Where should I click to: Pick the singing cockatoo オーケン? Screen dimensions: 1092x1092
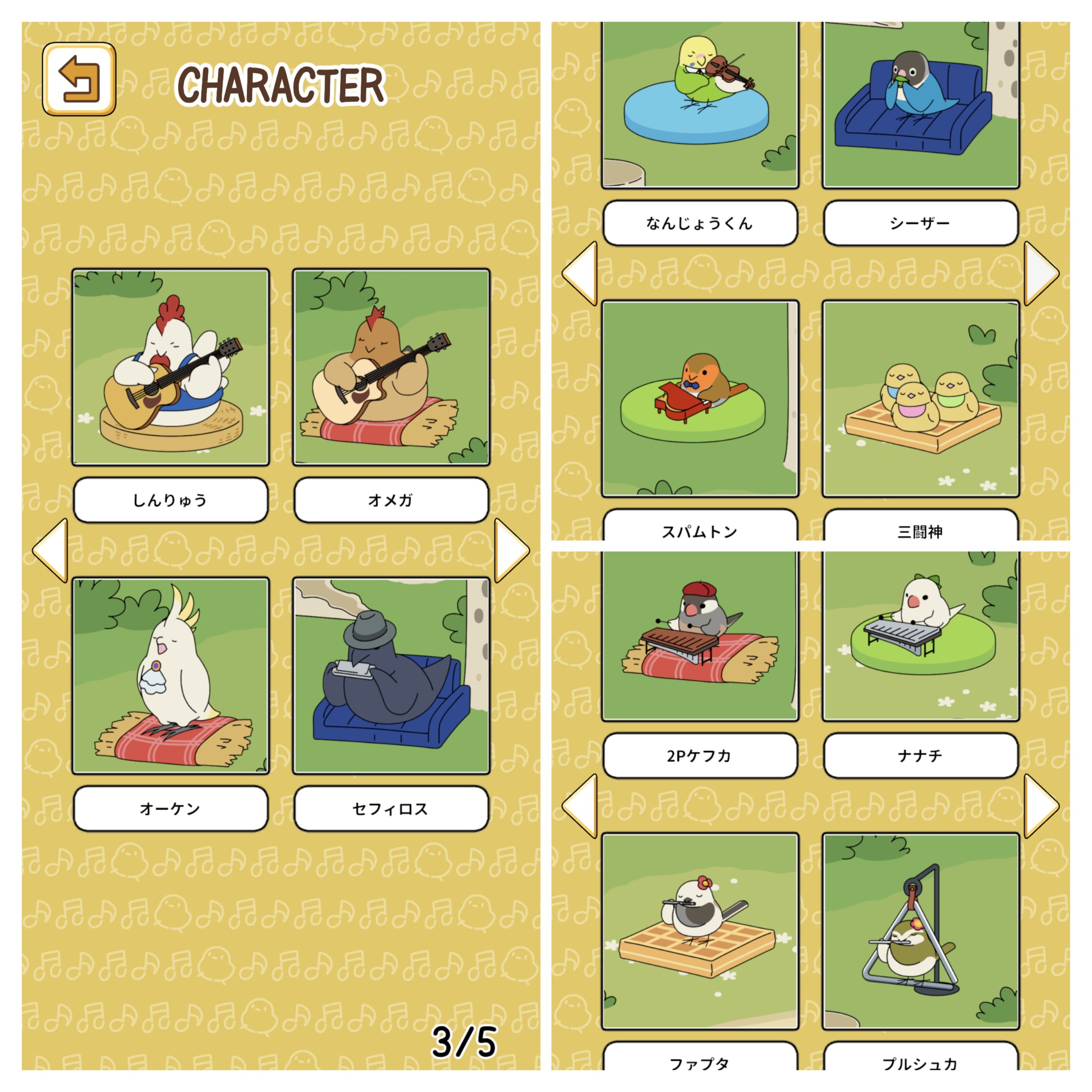tap(171, 675)
